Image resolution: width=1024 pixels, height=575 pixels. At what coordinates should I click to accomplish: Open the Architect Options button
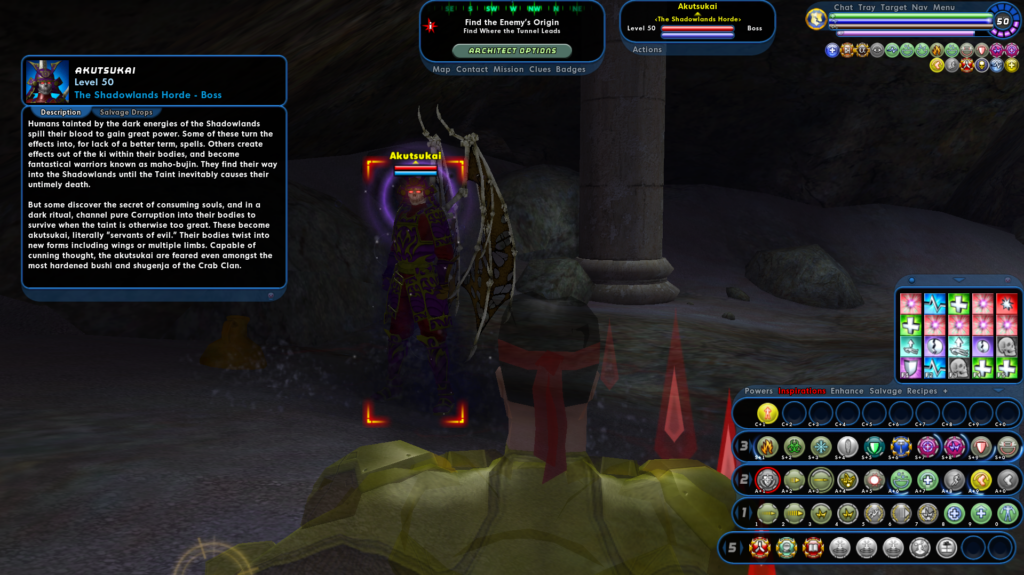512,50
